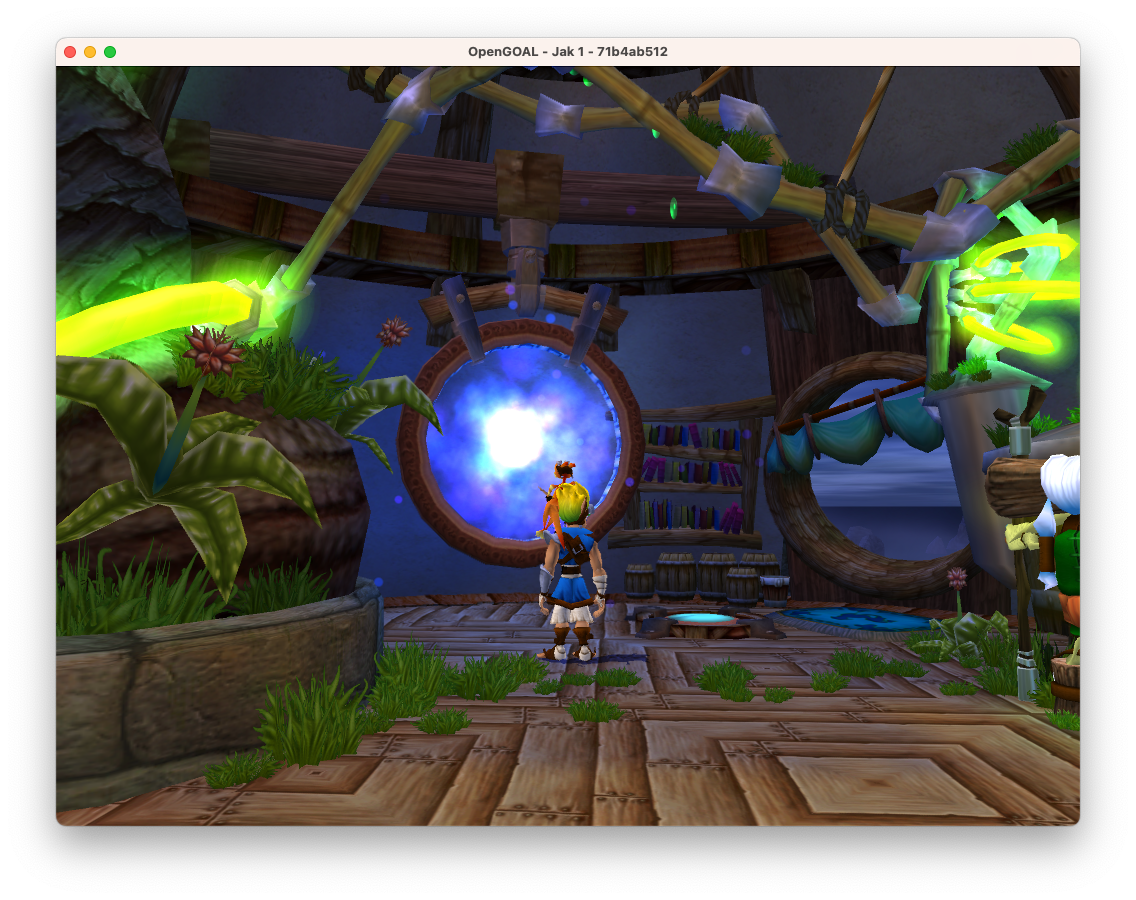Minimize the OpenGOAL game window
This screenshot has height=900, width=1136.
[90, 52]
